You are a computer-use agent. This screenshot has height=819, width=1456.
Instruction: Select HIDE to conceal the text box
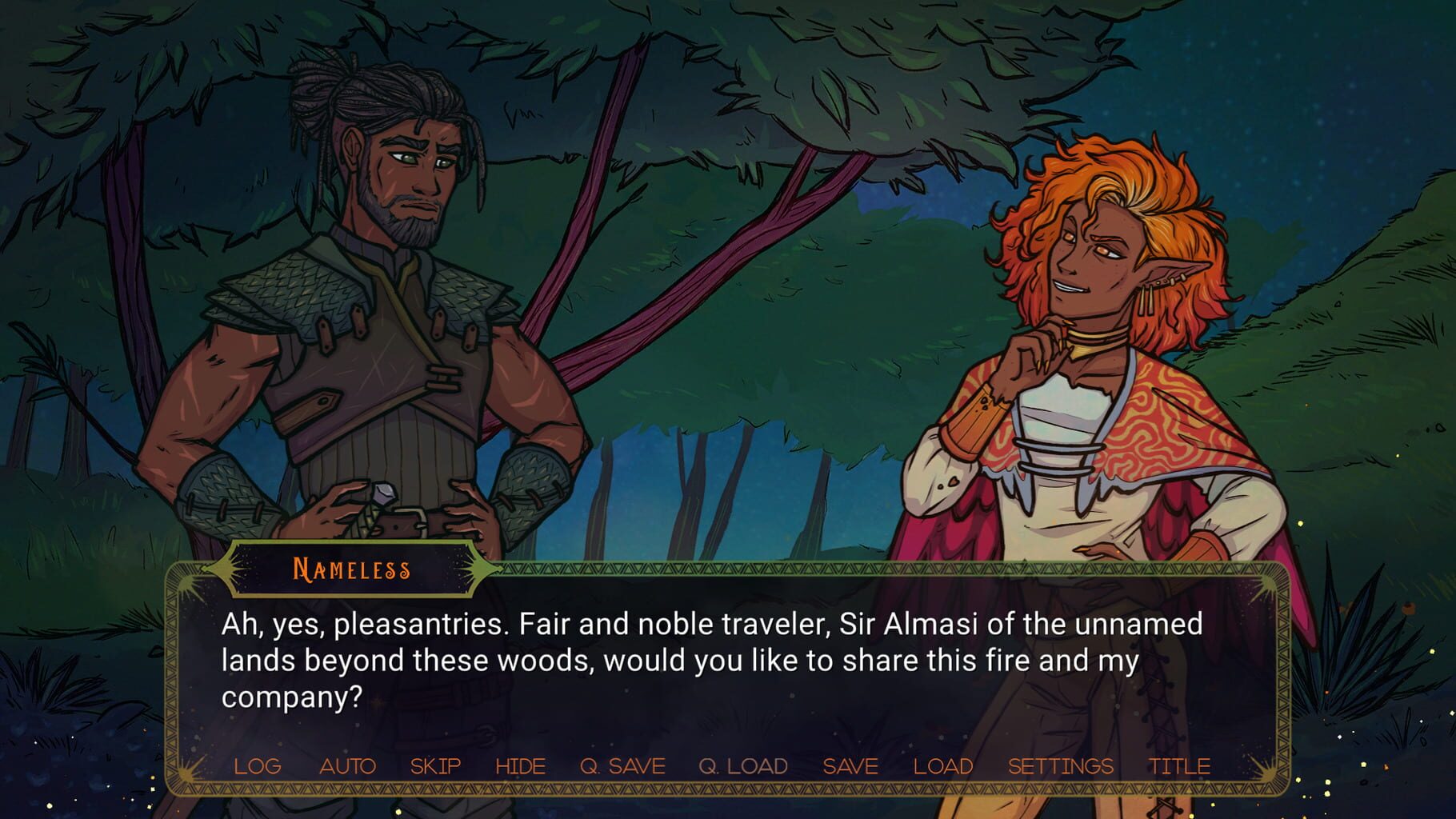pos(521,765)
